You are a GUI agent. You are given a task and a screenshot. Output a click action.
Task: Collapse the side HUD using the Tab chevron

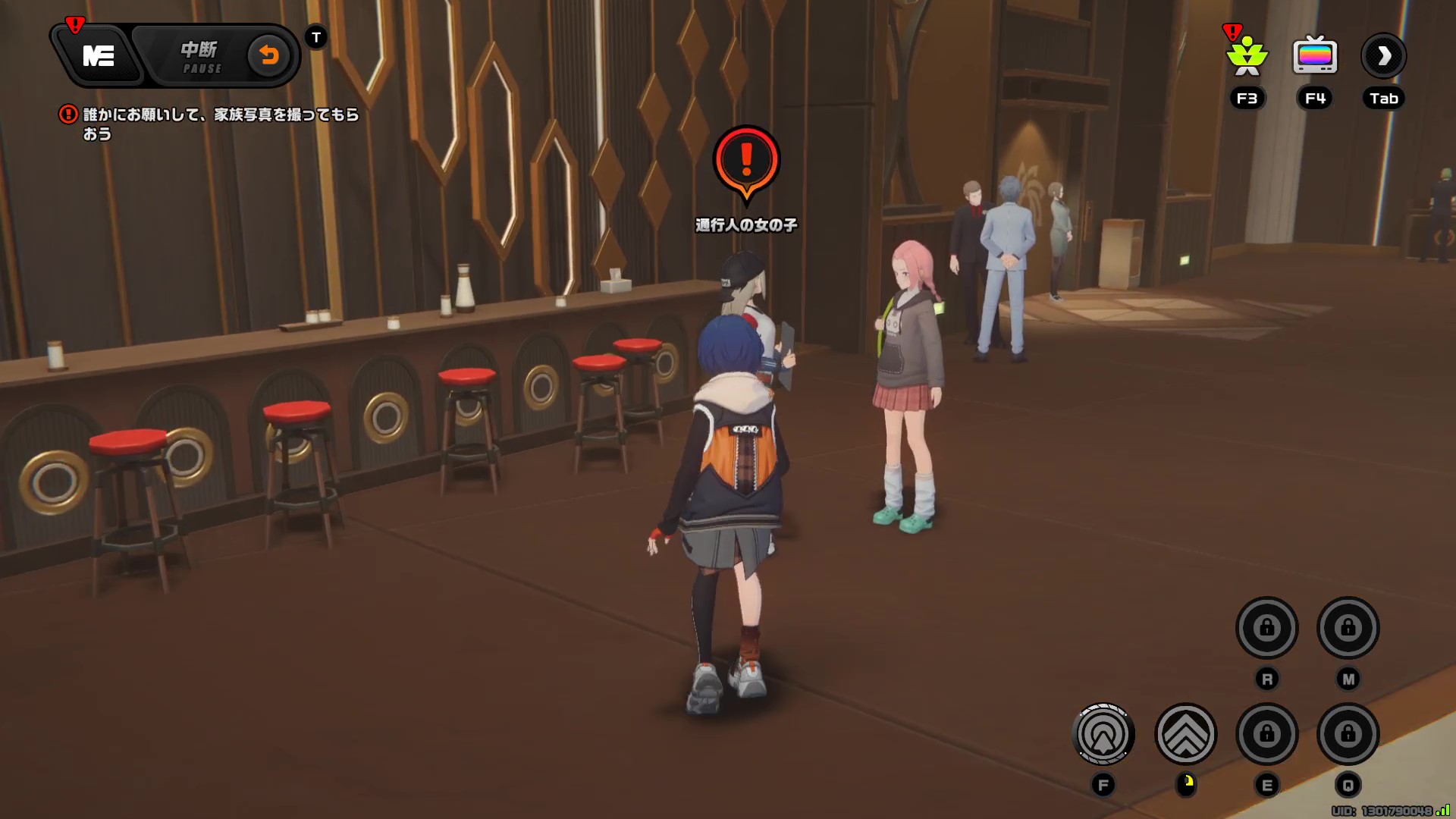pos(1384,55)
